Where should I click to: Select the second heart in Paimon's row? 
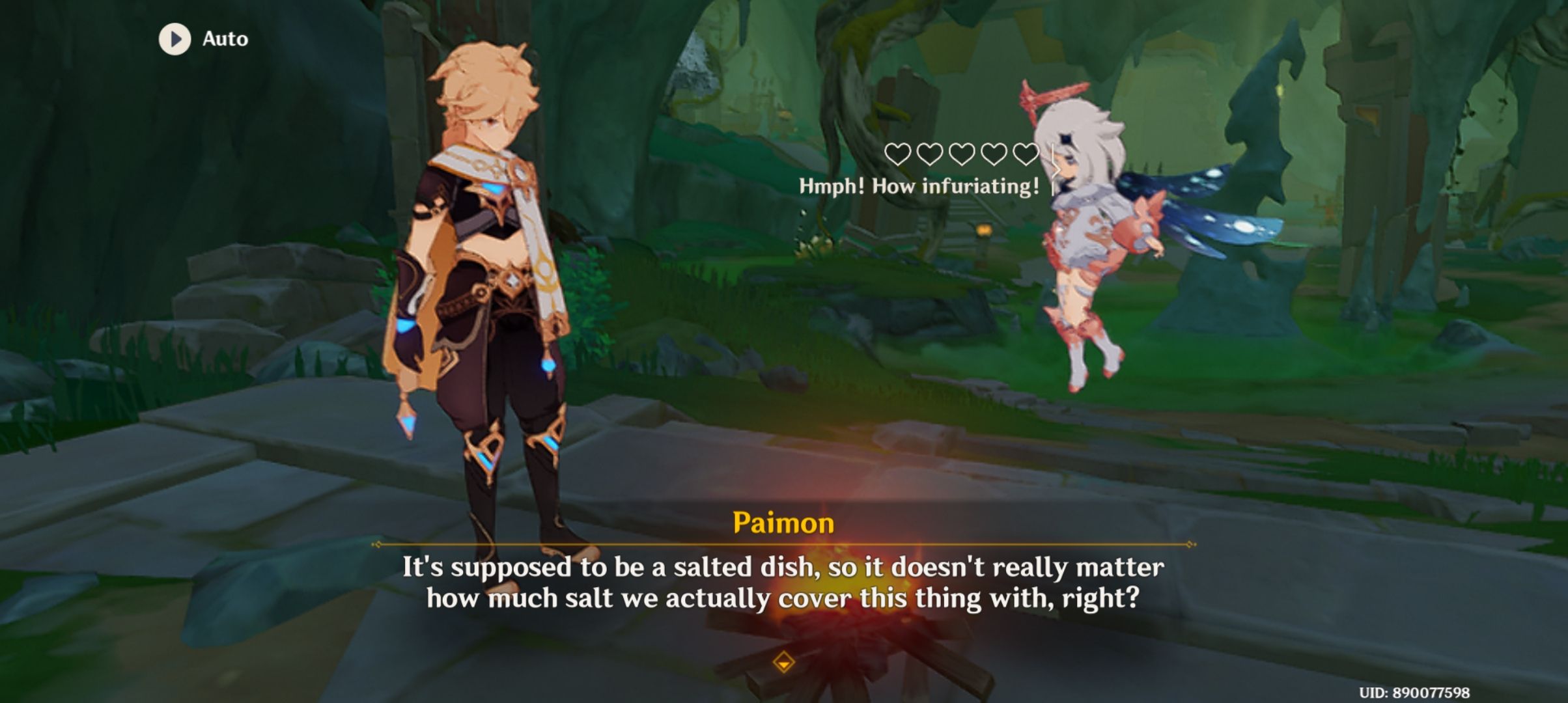[x=931, y=155]
